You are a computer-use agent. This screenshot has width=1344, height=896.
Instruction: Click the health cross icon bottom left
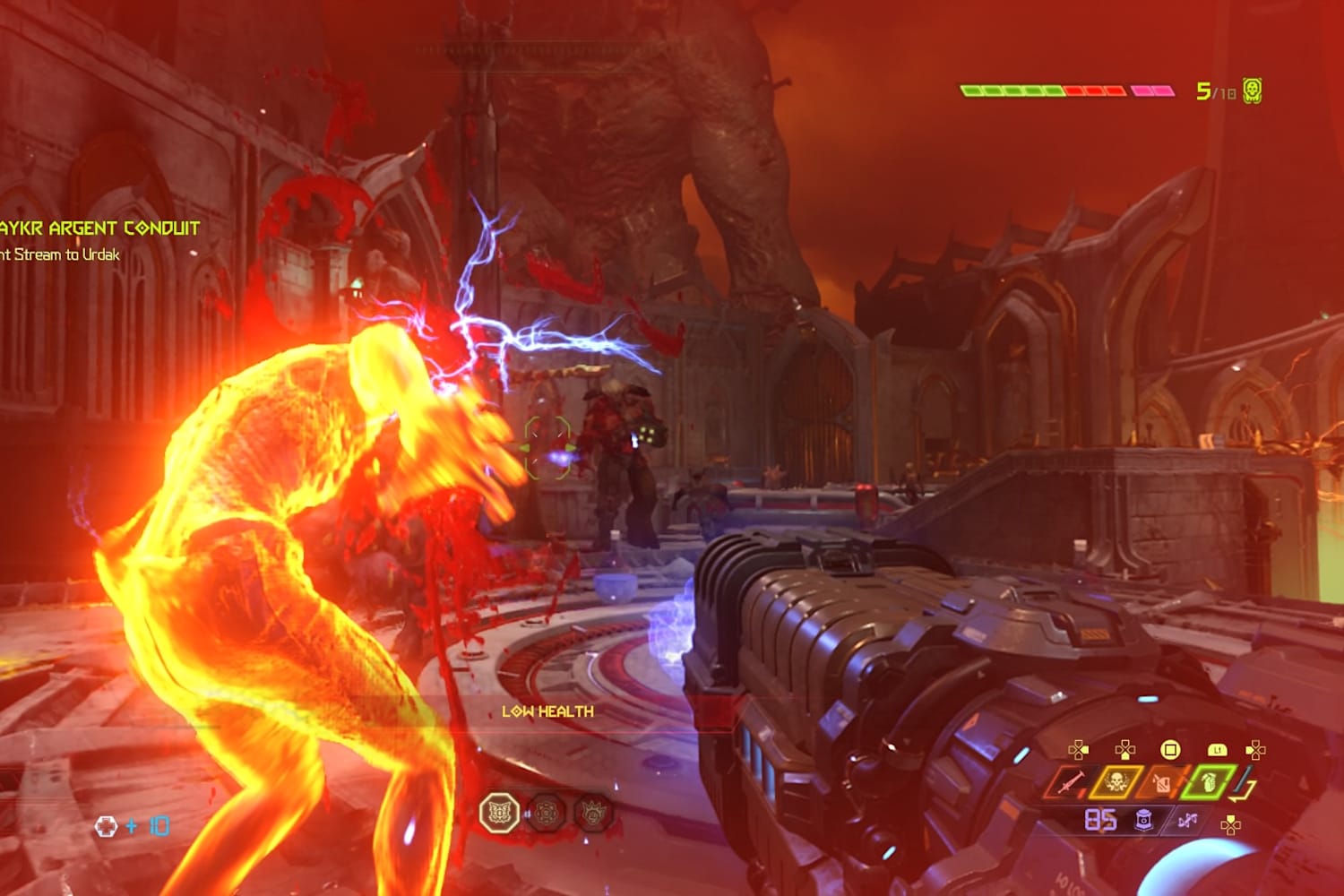(108, 827)
